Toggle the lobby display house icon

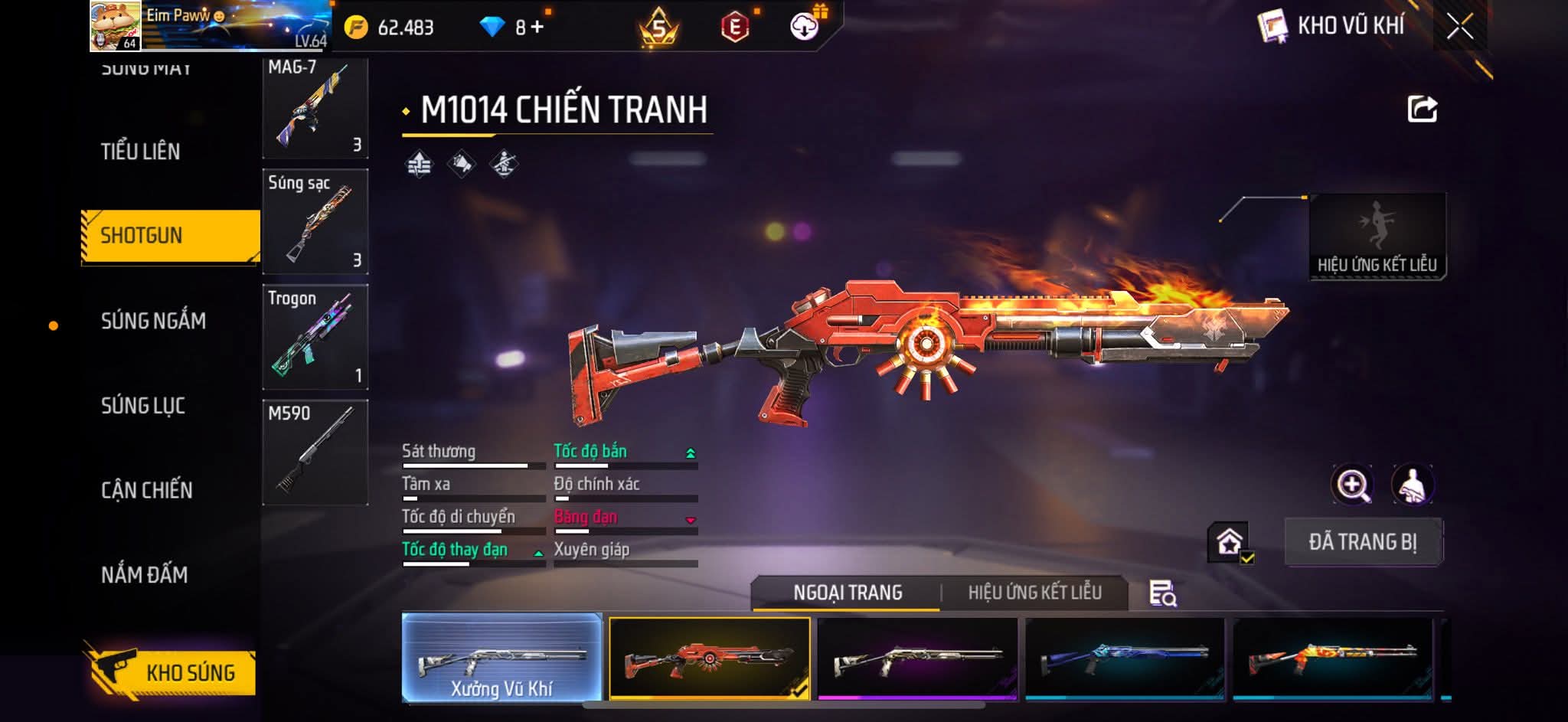pyautogui.click(x=1230, y=542)
